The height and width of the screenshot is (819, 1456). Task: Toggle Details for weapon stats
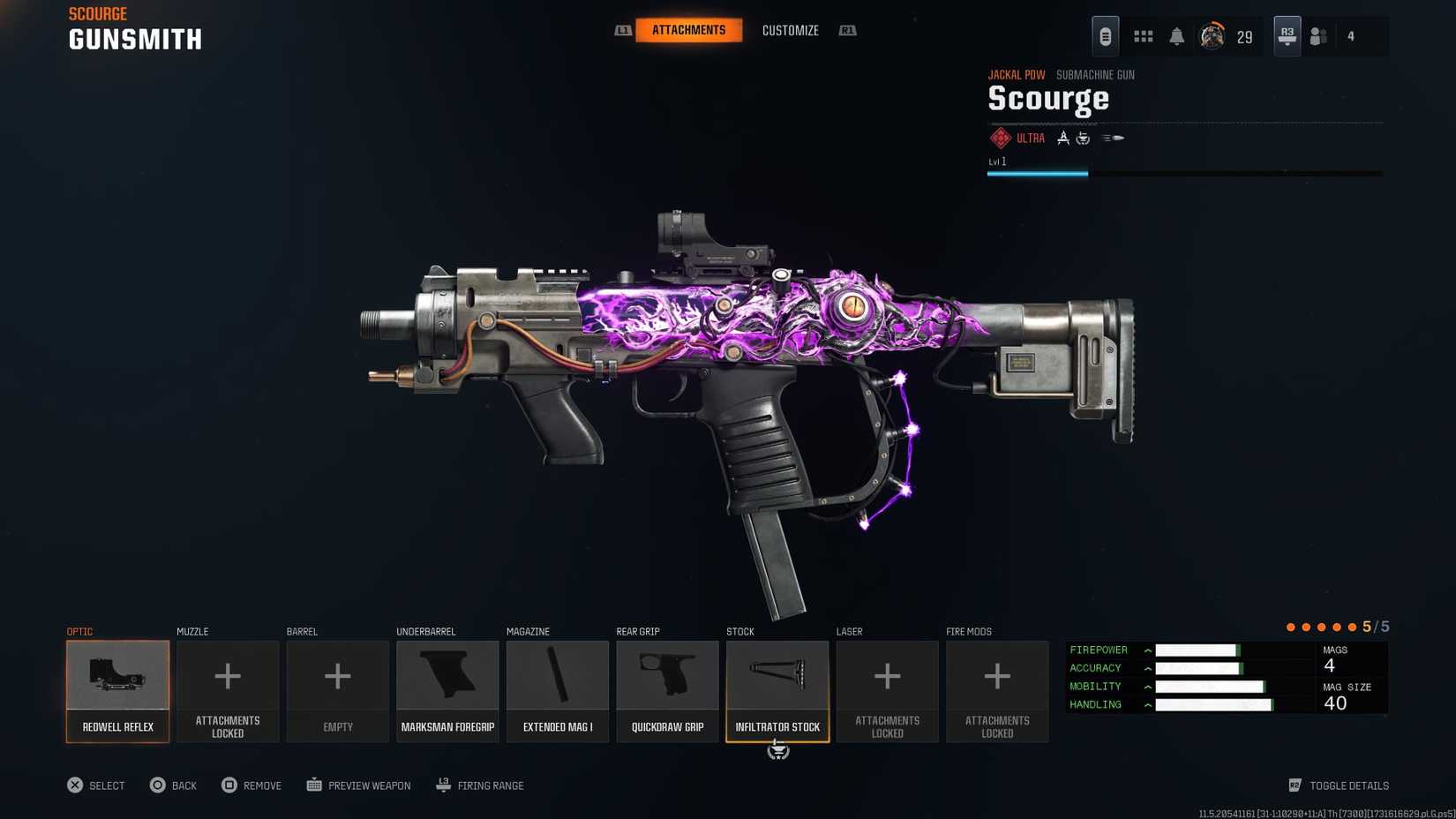pyautogui.click(x=1339, y=785)
